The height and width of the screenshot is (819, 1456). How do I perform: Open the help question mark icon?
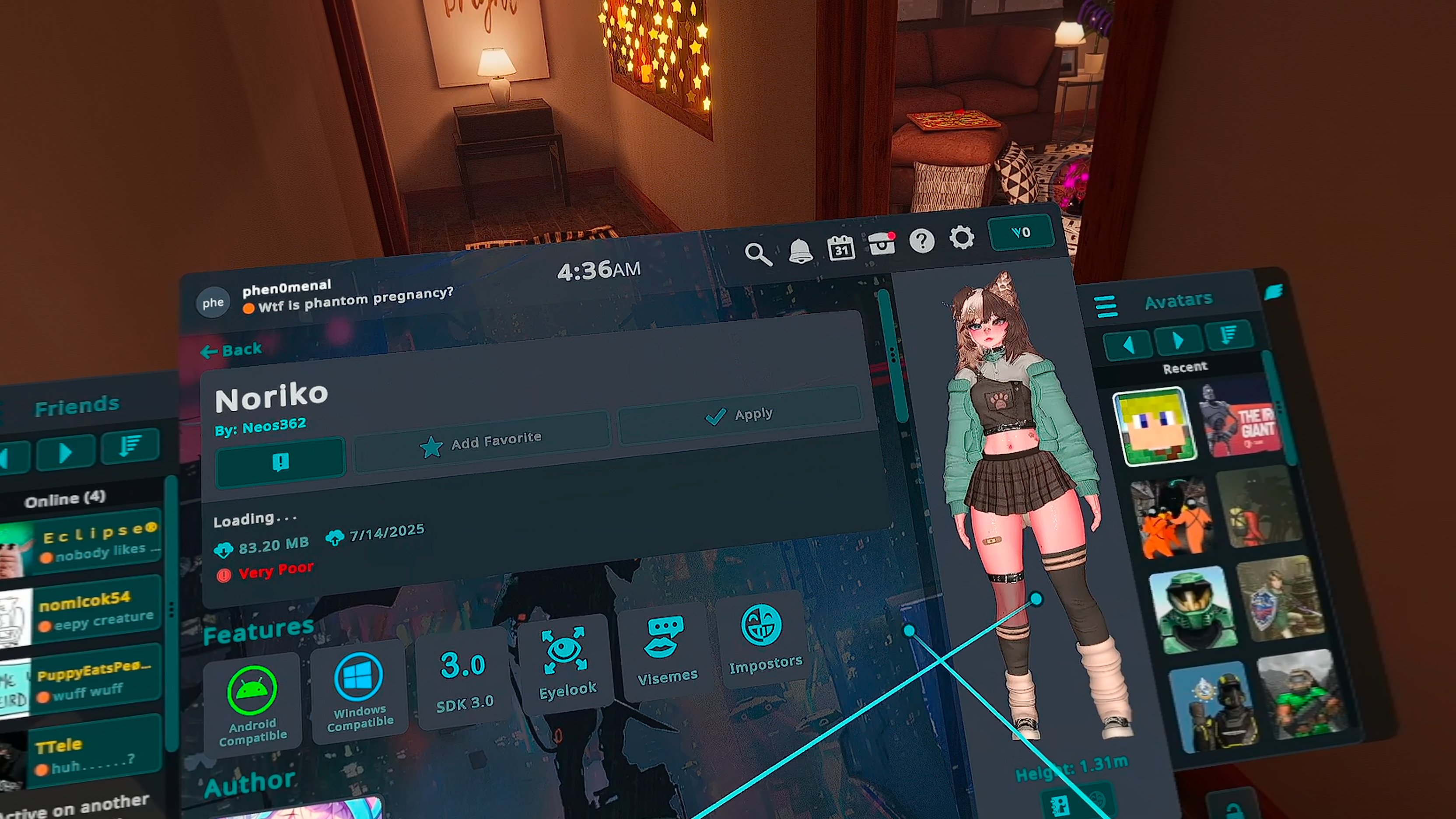(x=922, y=241)
